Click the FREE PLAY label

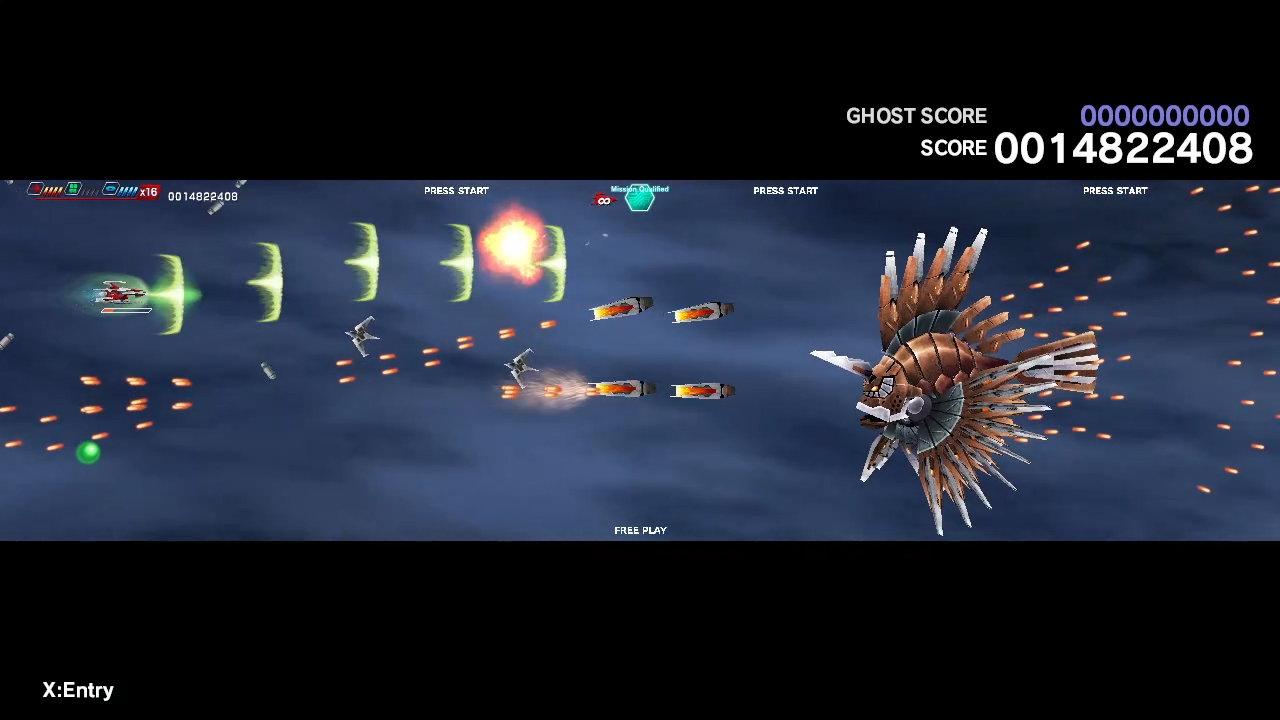640,530
